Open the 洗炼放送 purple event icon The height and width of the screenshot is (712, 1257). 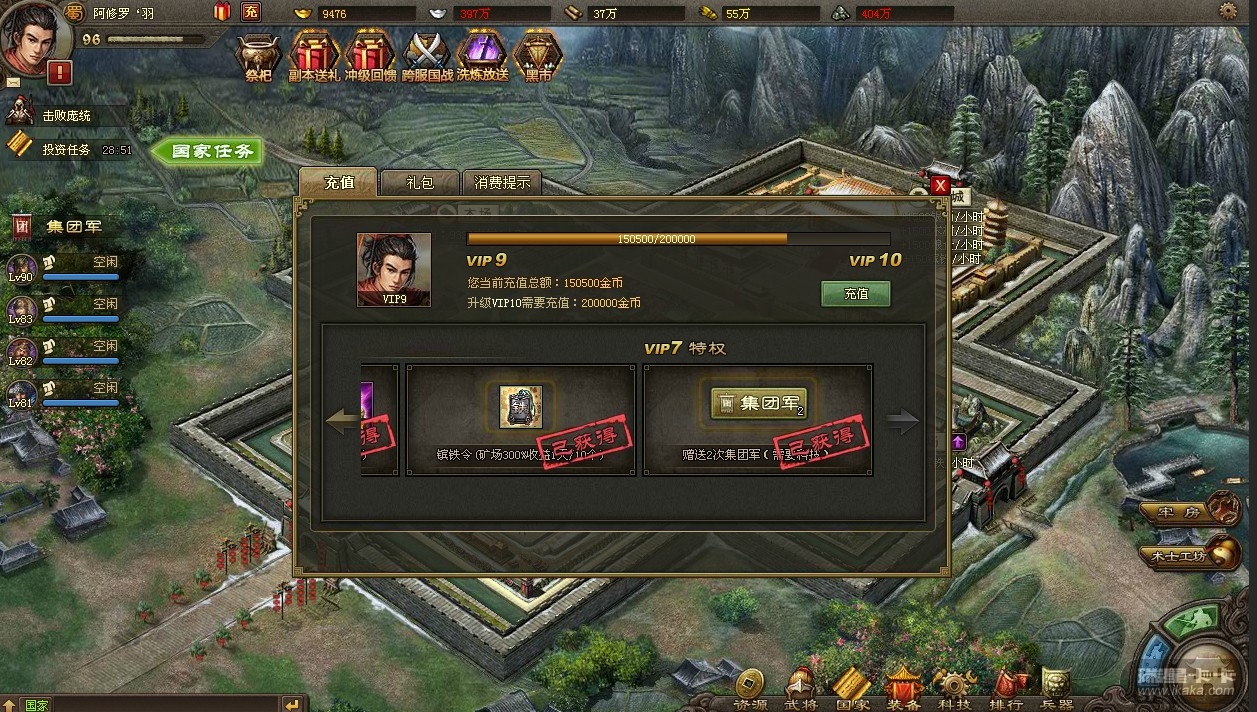(x=482, y=56)
